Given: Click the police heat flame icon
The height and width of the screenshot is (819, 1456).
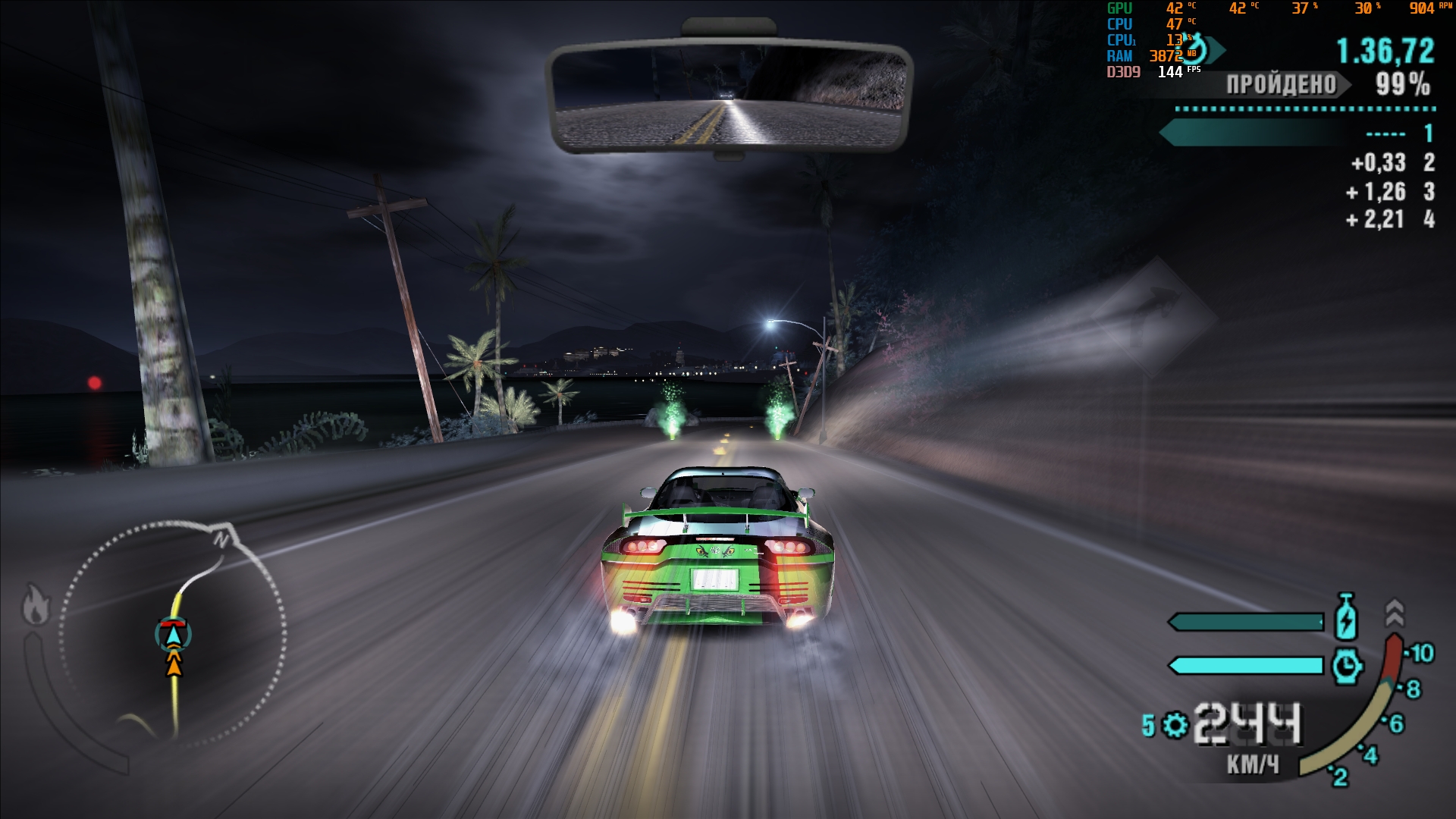Looking at the screenshot, I should (36, 604).
